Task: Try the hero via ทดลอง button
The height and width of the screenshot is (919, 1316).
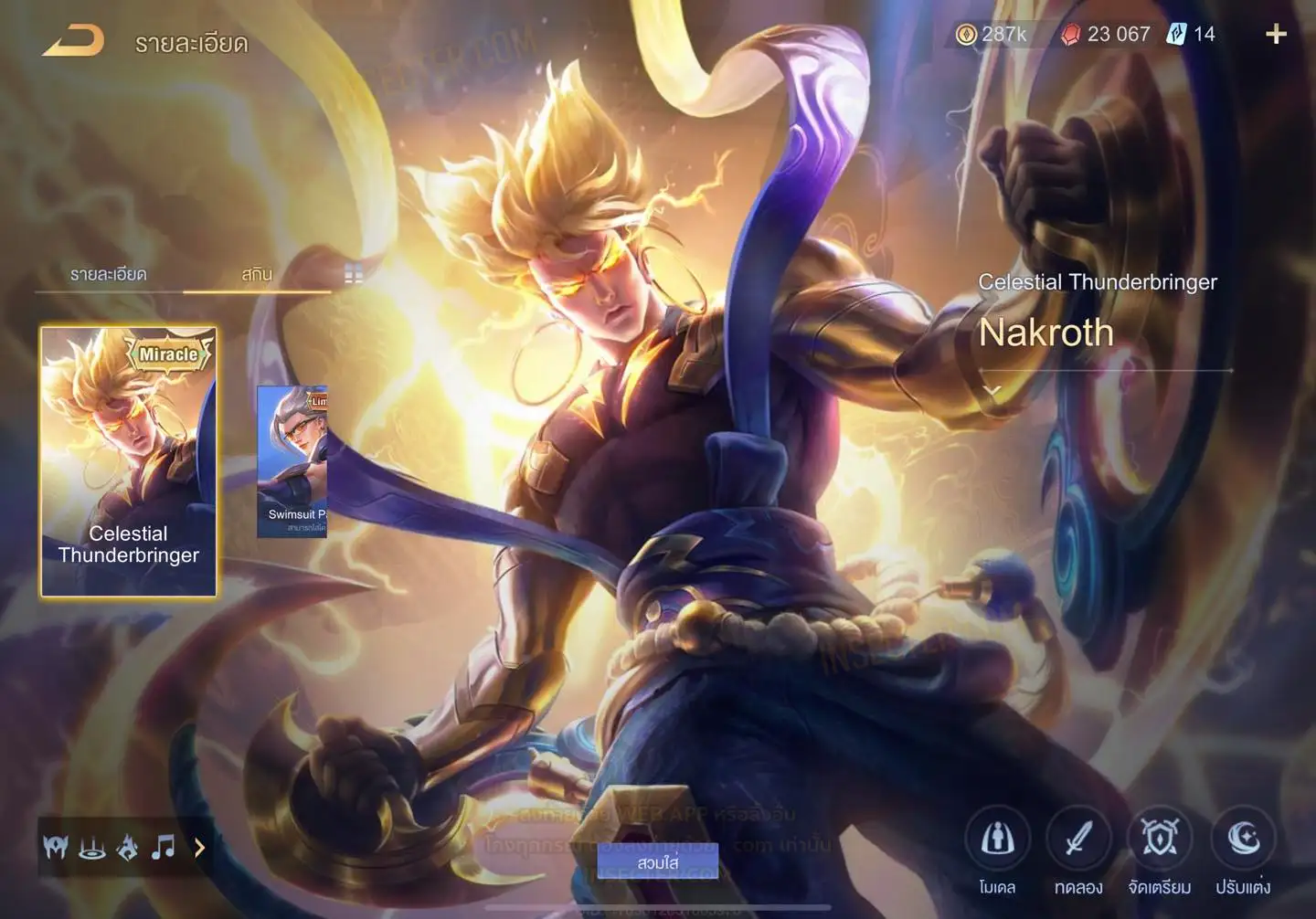Action: pos(1078,839)
